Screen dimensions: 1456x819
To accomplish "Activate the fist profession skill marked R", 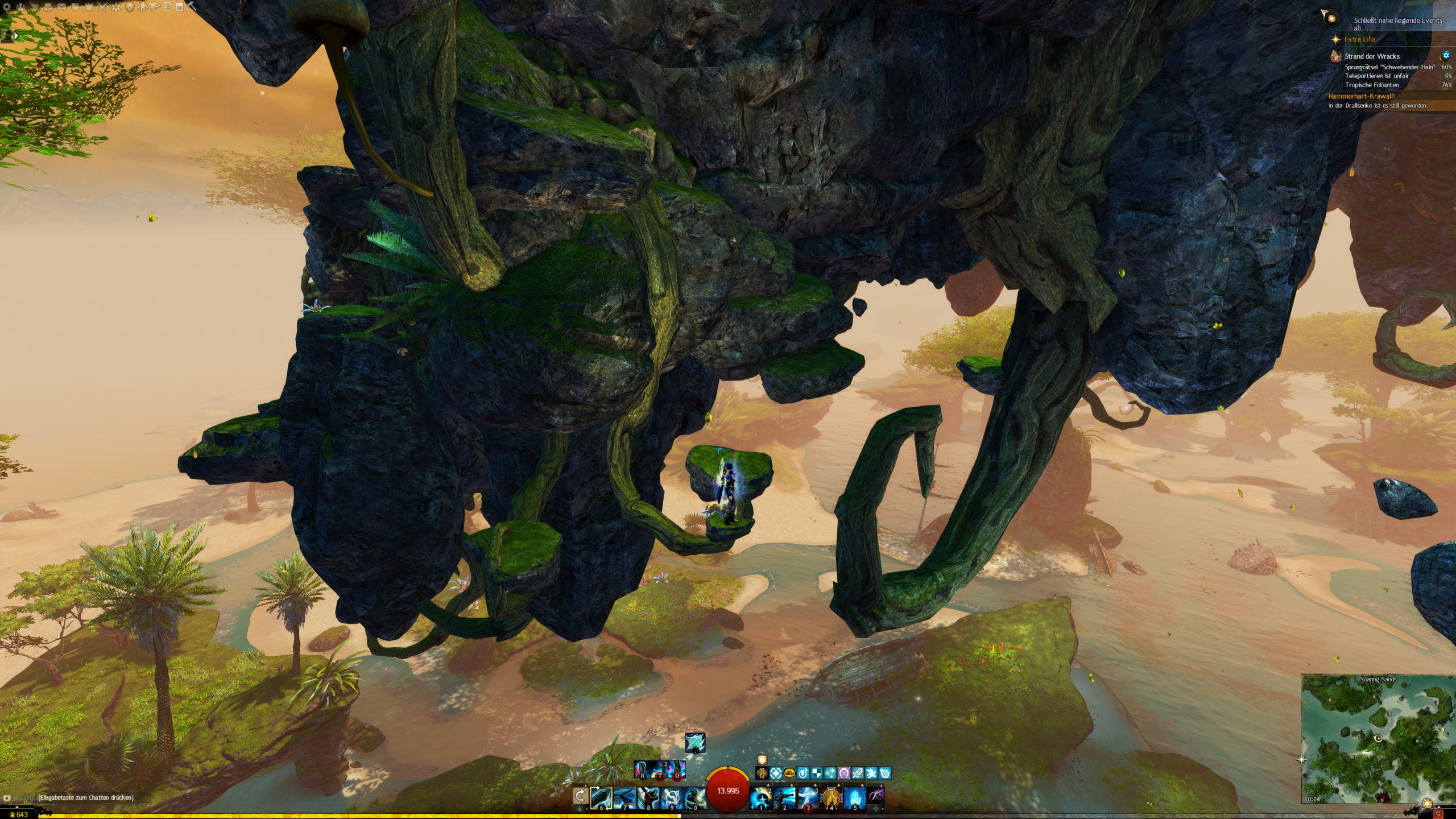I will [643, 770].
